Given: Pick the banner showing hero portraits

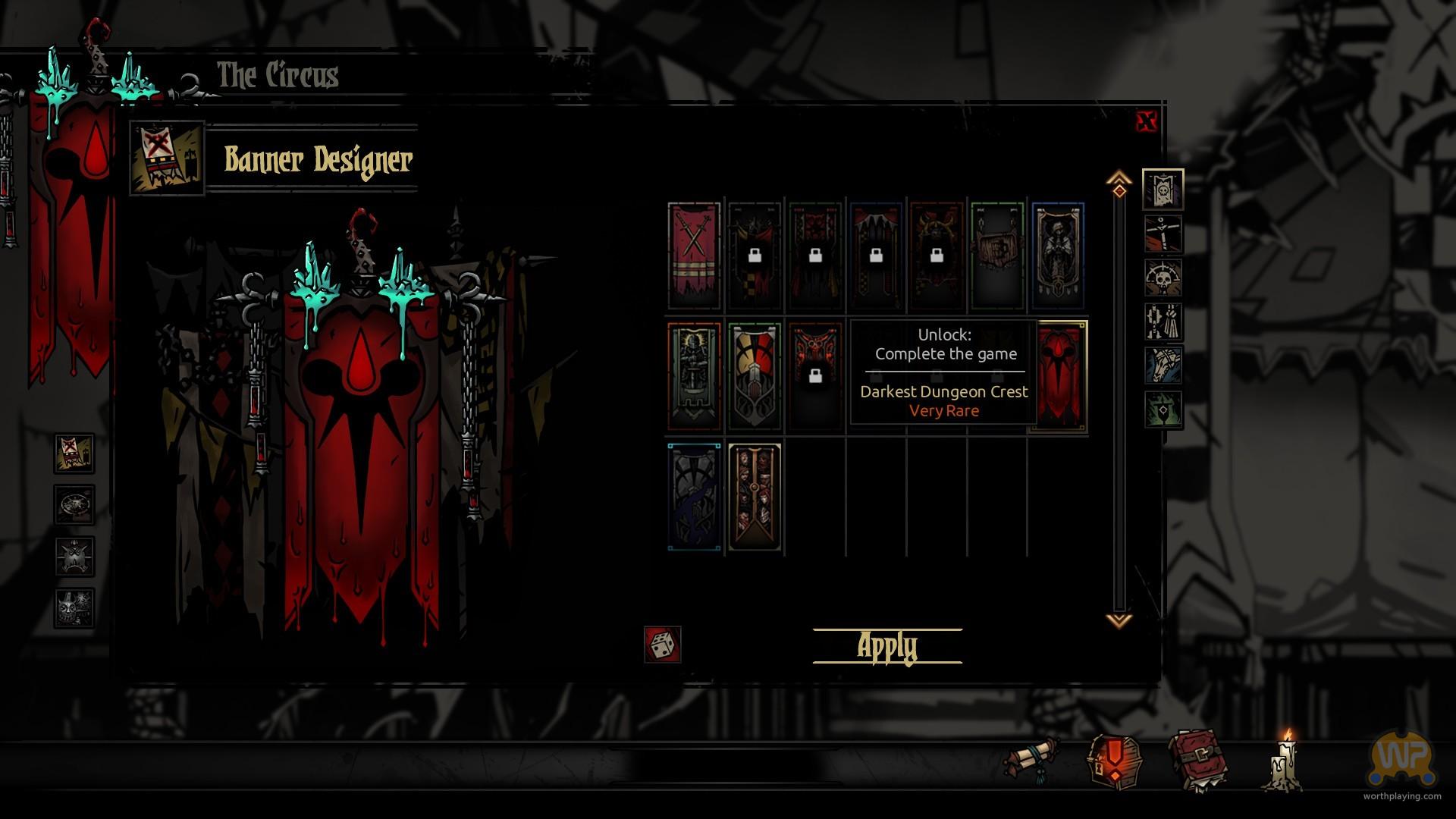Looking at the screenshot, I should [x=755, y=496].
